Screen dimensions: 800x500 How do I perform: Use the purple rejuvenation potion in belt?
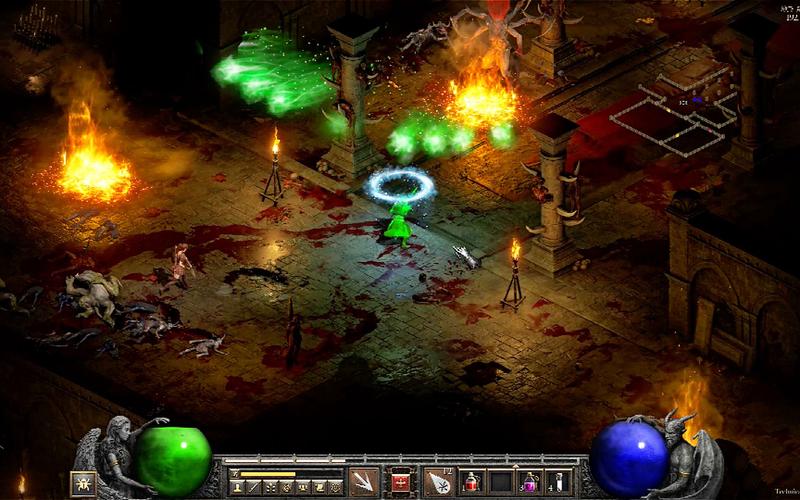(x=530, y=482)
